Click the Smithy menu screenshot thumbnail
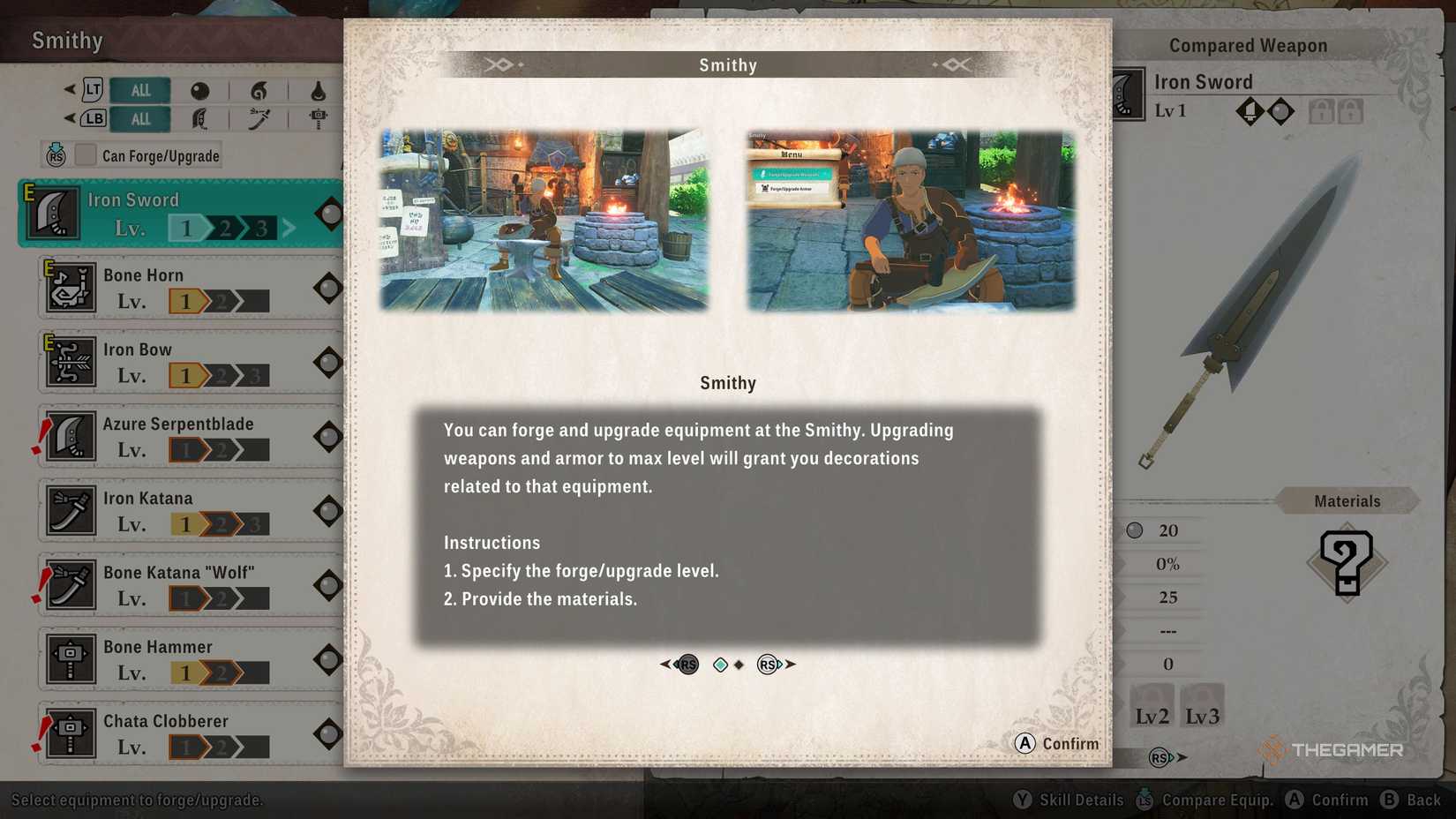 coord(910,220)
